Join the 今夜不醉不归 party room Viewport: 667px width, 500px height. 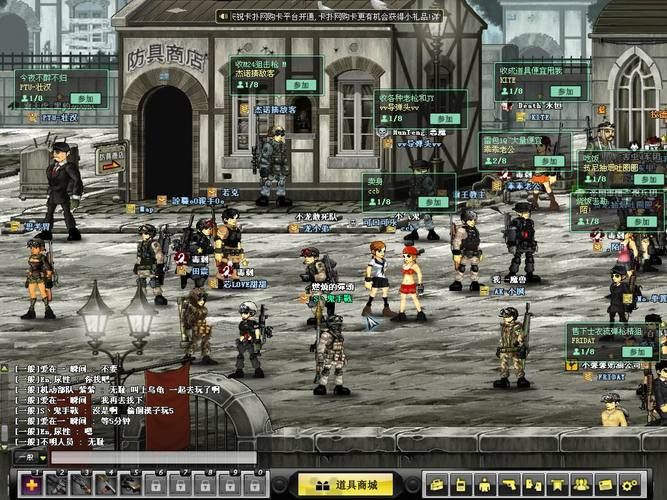(x=86, y=99)
